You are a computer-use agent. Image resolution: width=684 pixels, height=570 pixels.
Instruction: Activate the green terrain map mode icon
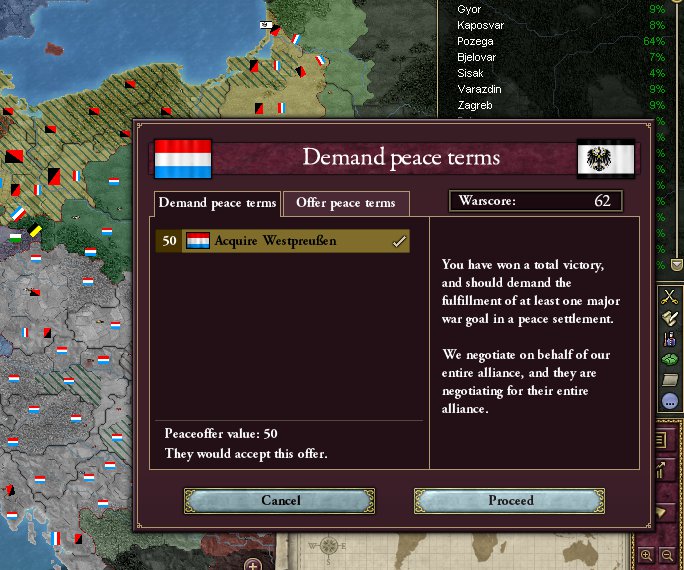[x=670, y=359]
